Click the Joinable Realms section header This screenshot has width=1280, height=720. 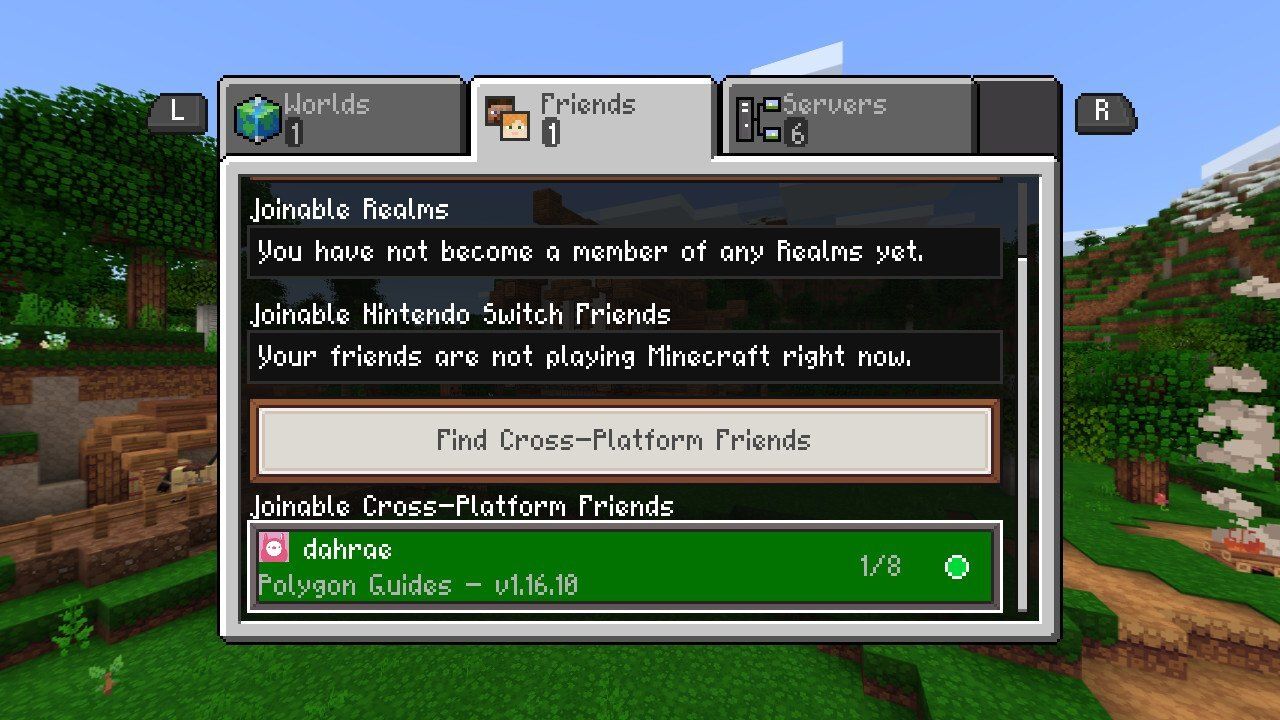[348, 209]
